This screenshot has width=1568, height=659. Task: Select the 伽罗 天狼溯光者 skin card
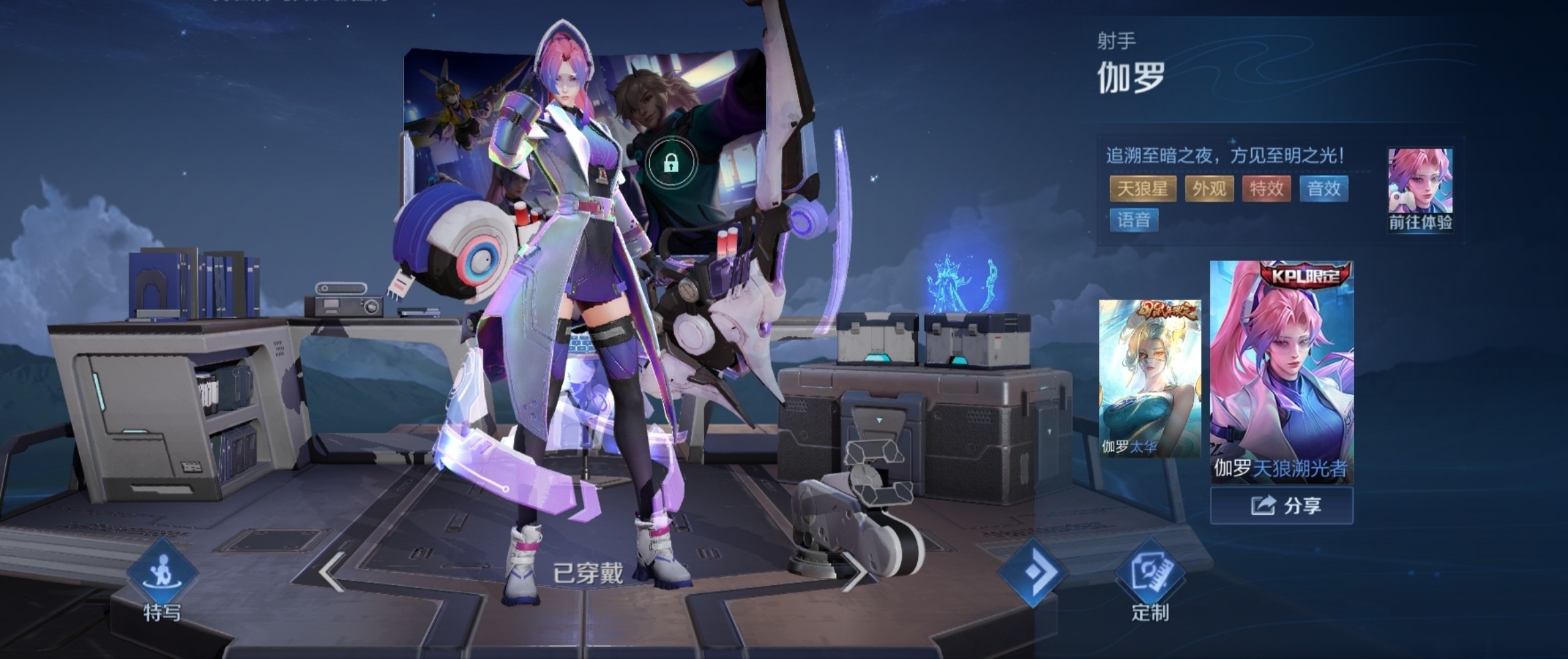[1281, 372]
